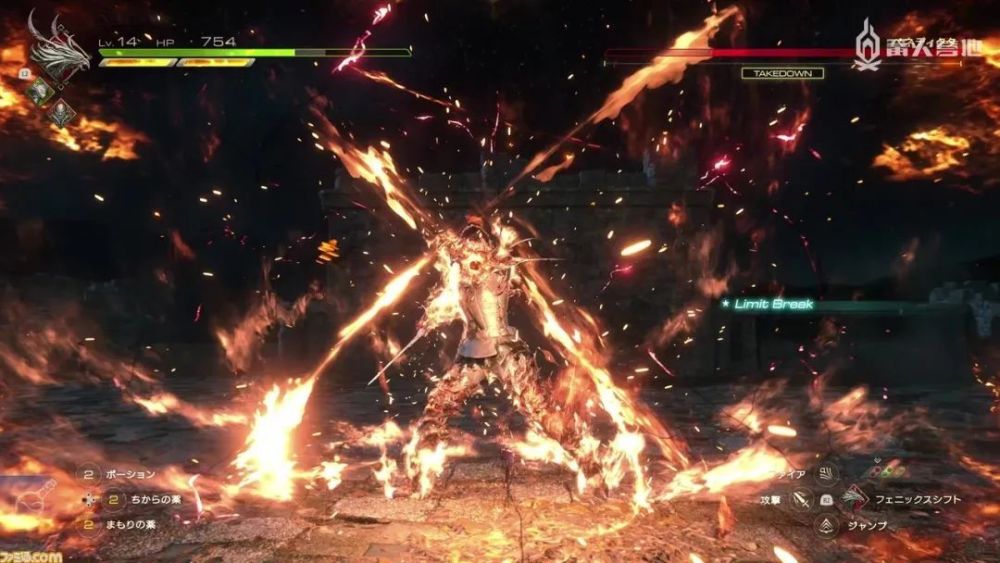Activate the ジャンプ jump action icon

pos(827,523)
